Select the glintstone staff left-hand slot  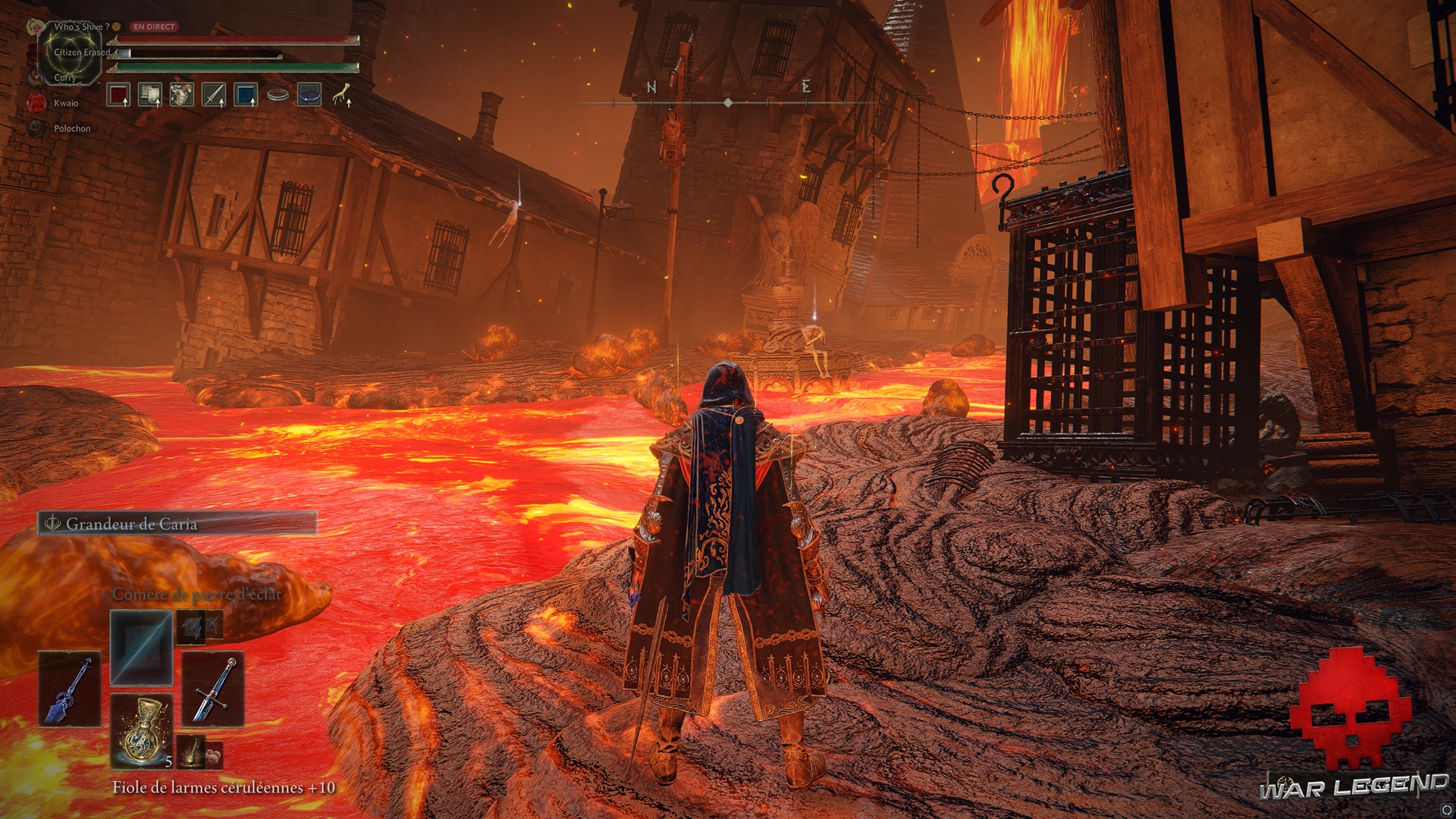pos(70,689)
